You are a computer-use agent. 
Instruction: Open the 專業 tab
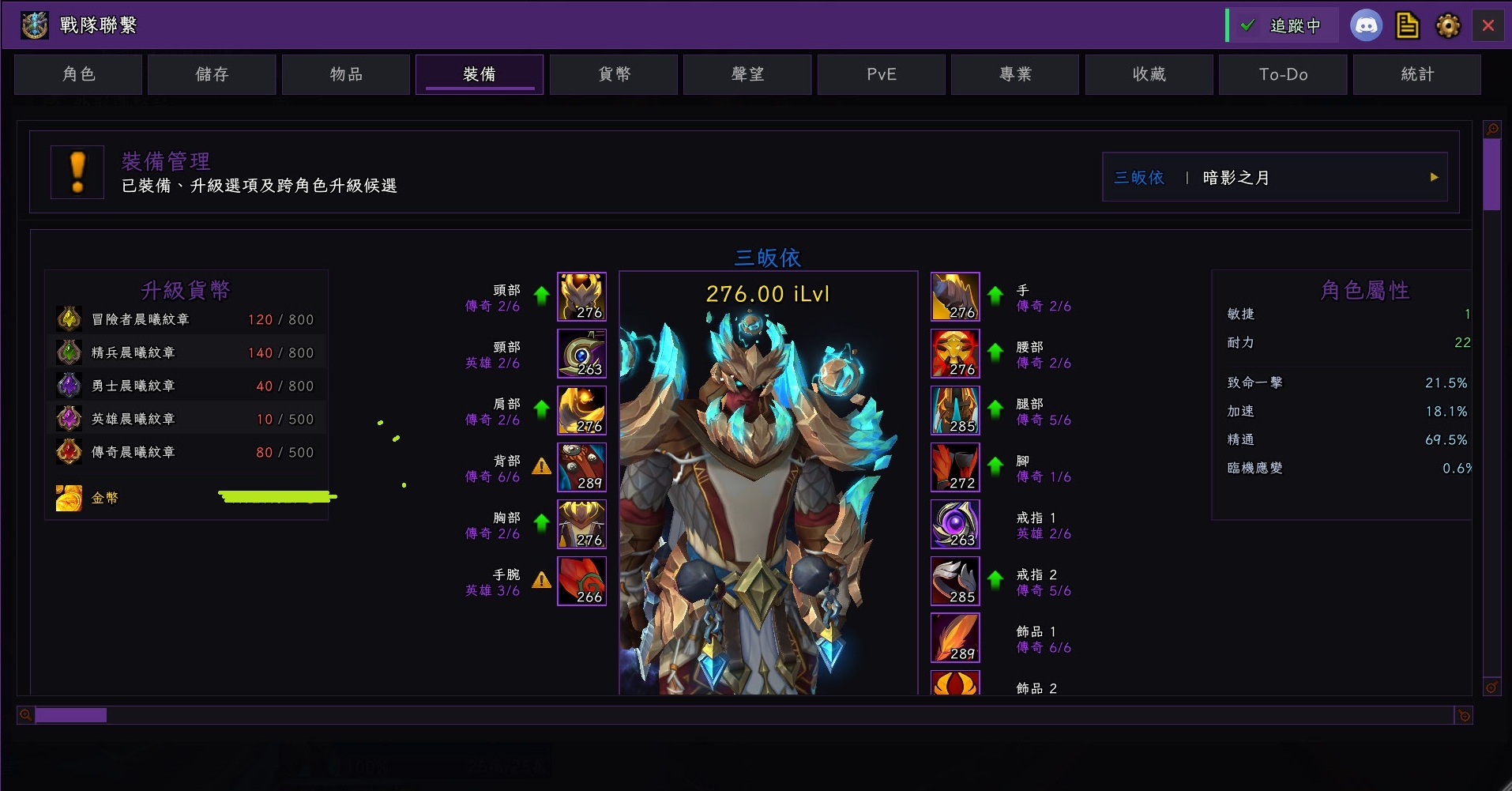tap(1015, 74)
